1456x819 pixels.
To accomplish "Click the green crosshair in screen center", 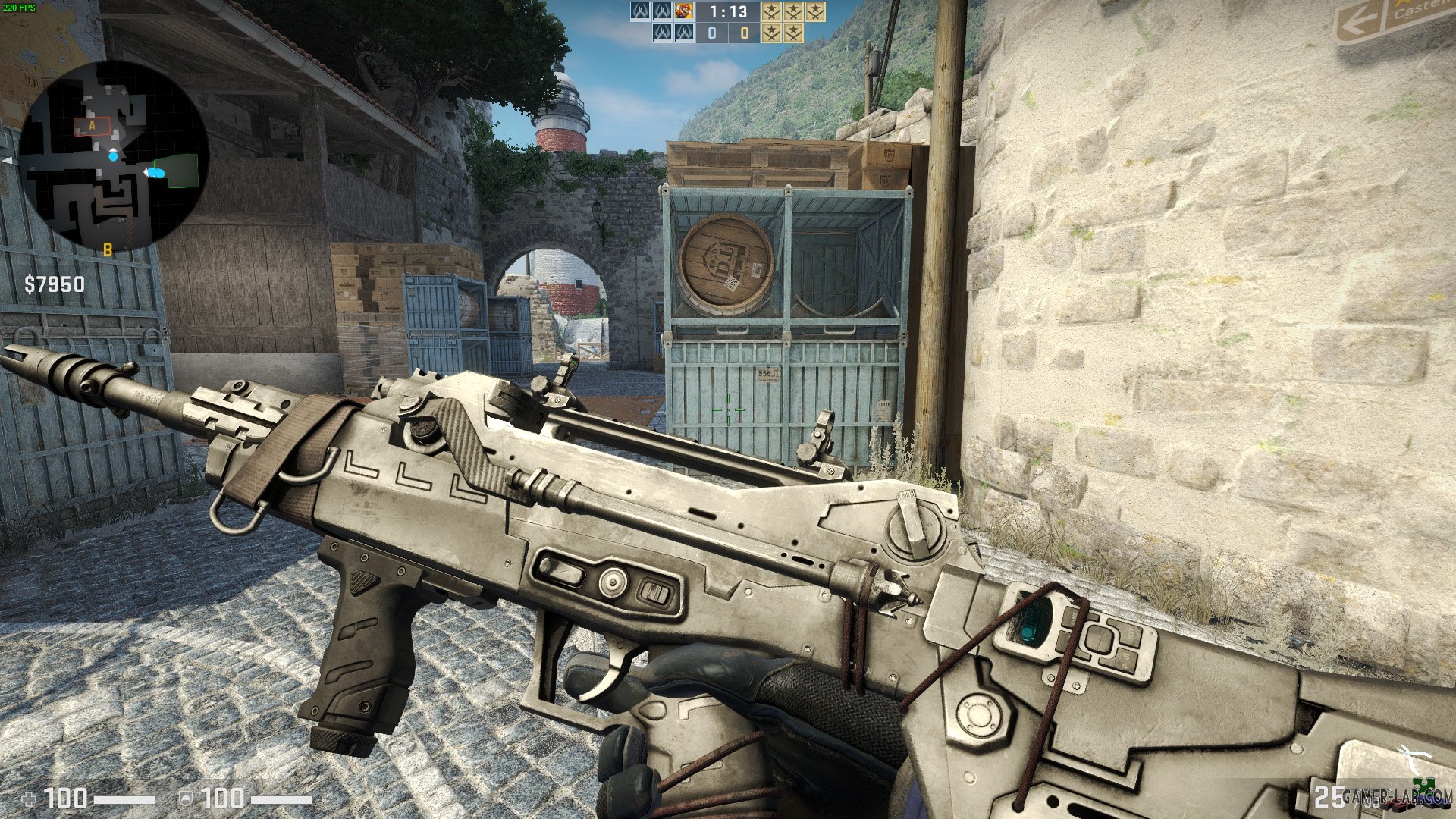I will tap(728, 409).
